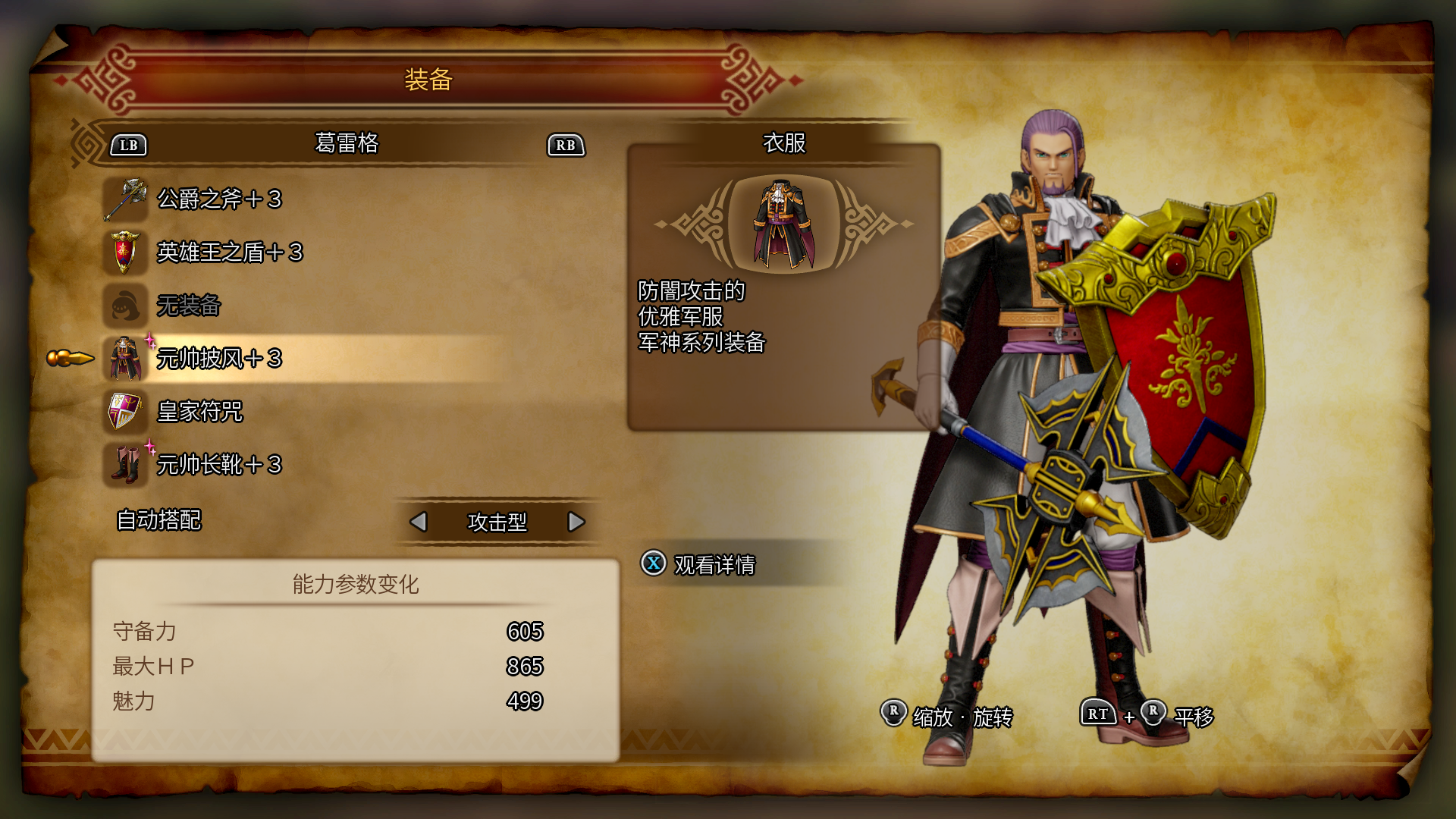Click the right arrow beside 攻击型
Screen dimensions: 1456x819
[x=577, y=522]
